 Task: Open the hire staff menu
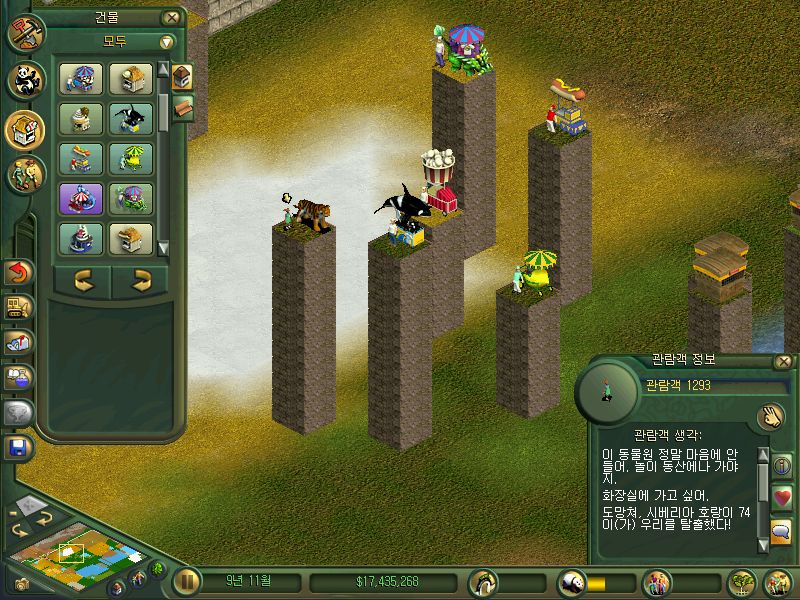(x=24, y=175)
